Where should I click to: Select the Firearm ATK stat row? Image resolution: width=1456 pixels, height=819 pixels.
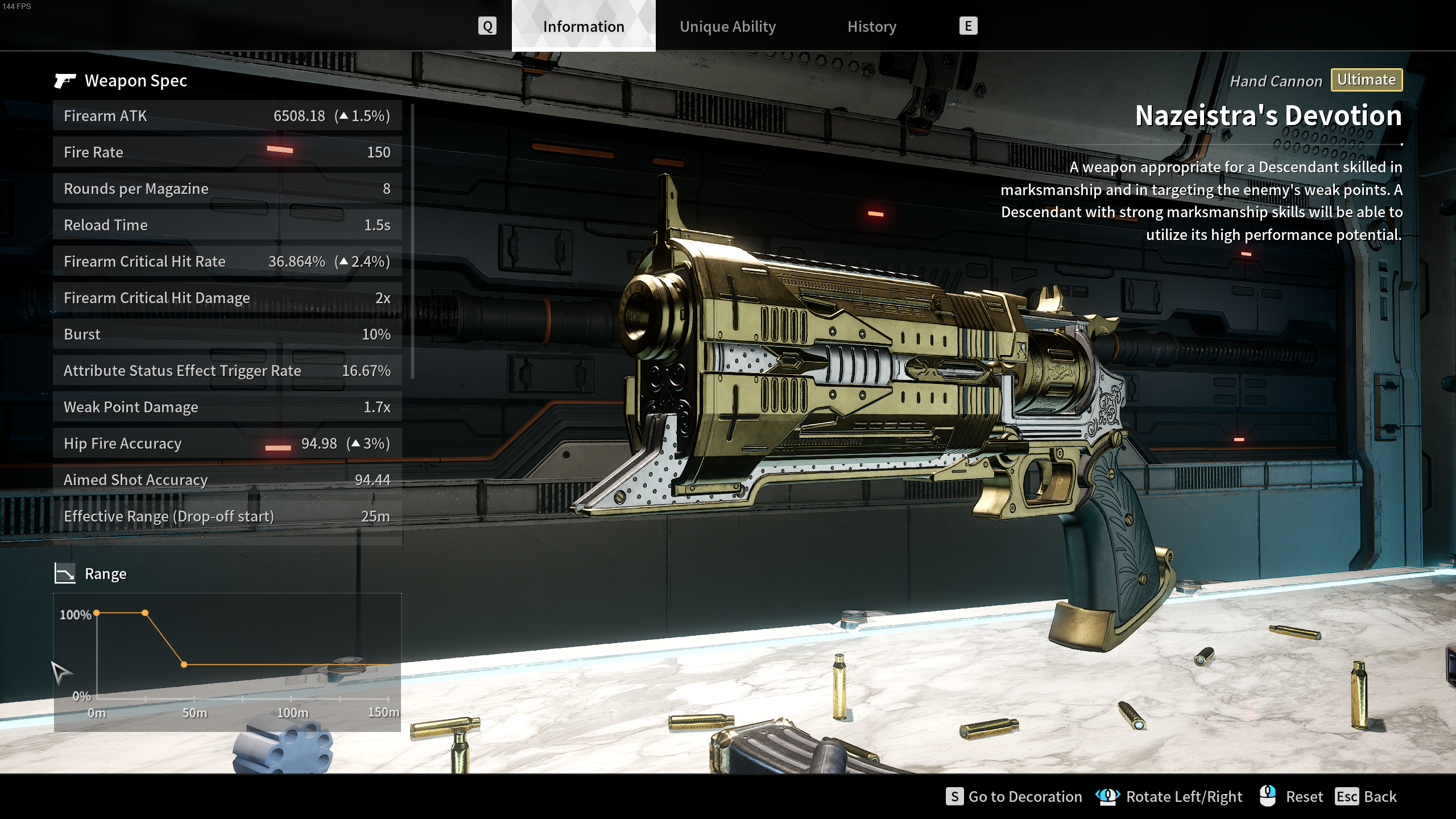click(227, 116)
